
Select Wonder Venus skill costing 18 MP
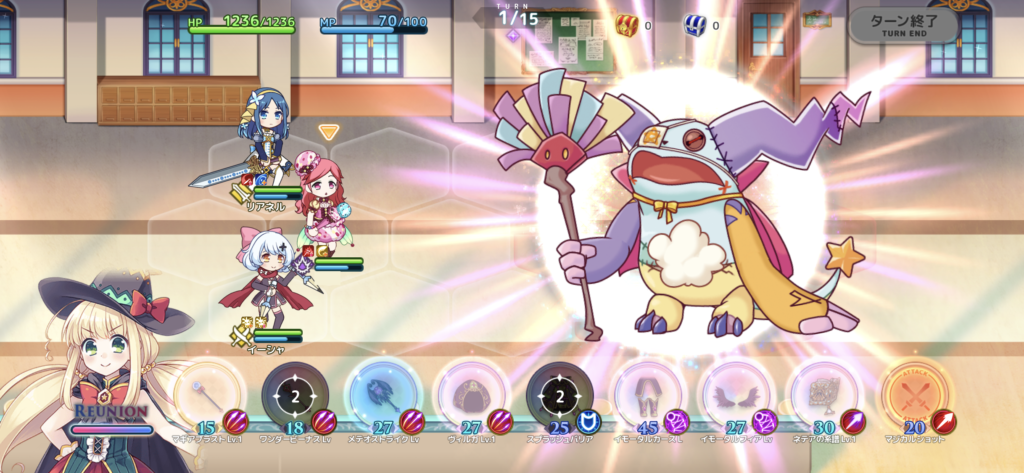pyautogui.click(x=296, y=397)
